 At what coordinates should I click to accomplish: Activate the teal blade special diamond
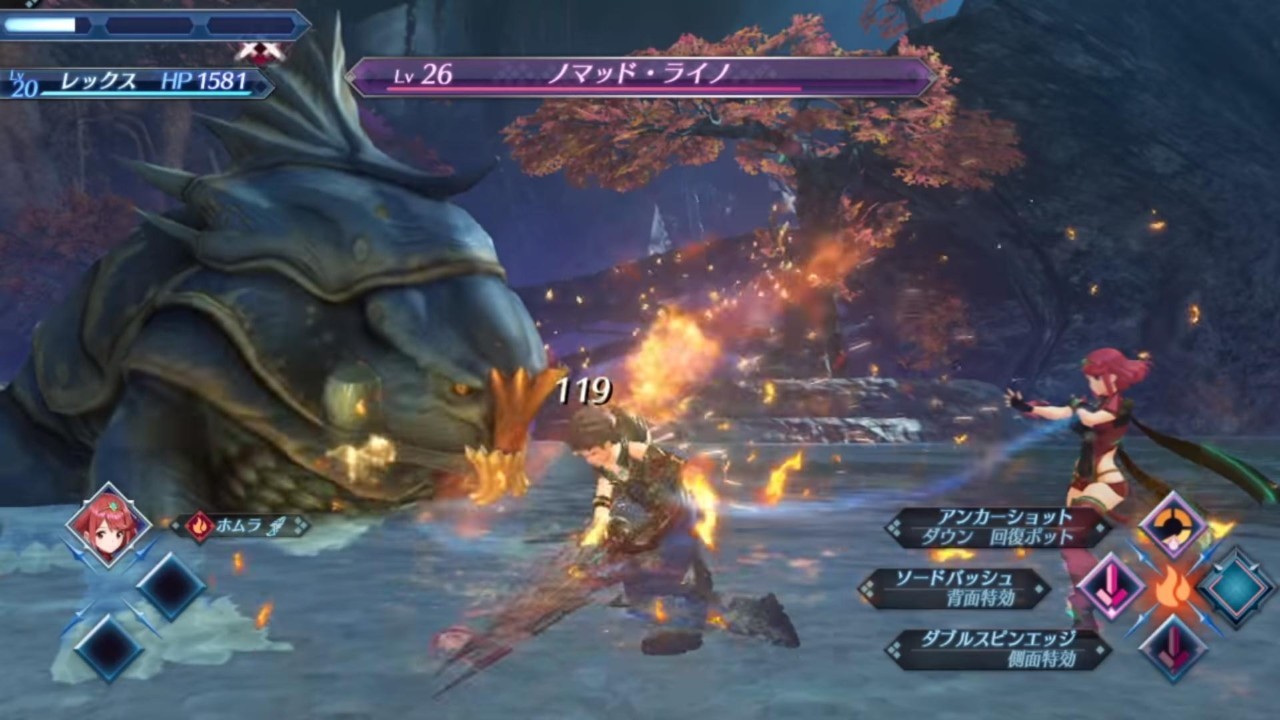(x=1236, y=588)
